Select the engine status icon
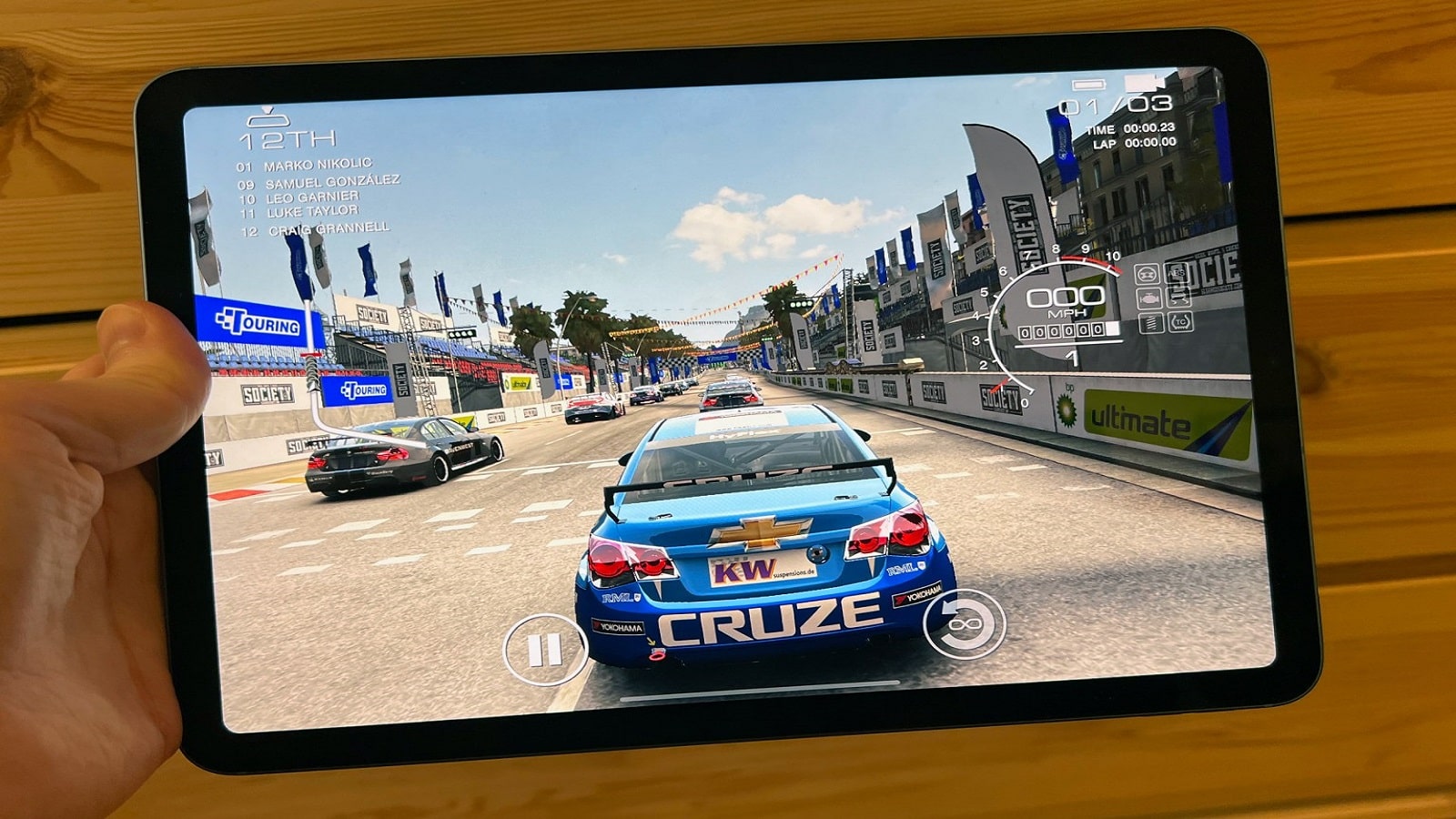 click(x=1148, y=298)
